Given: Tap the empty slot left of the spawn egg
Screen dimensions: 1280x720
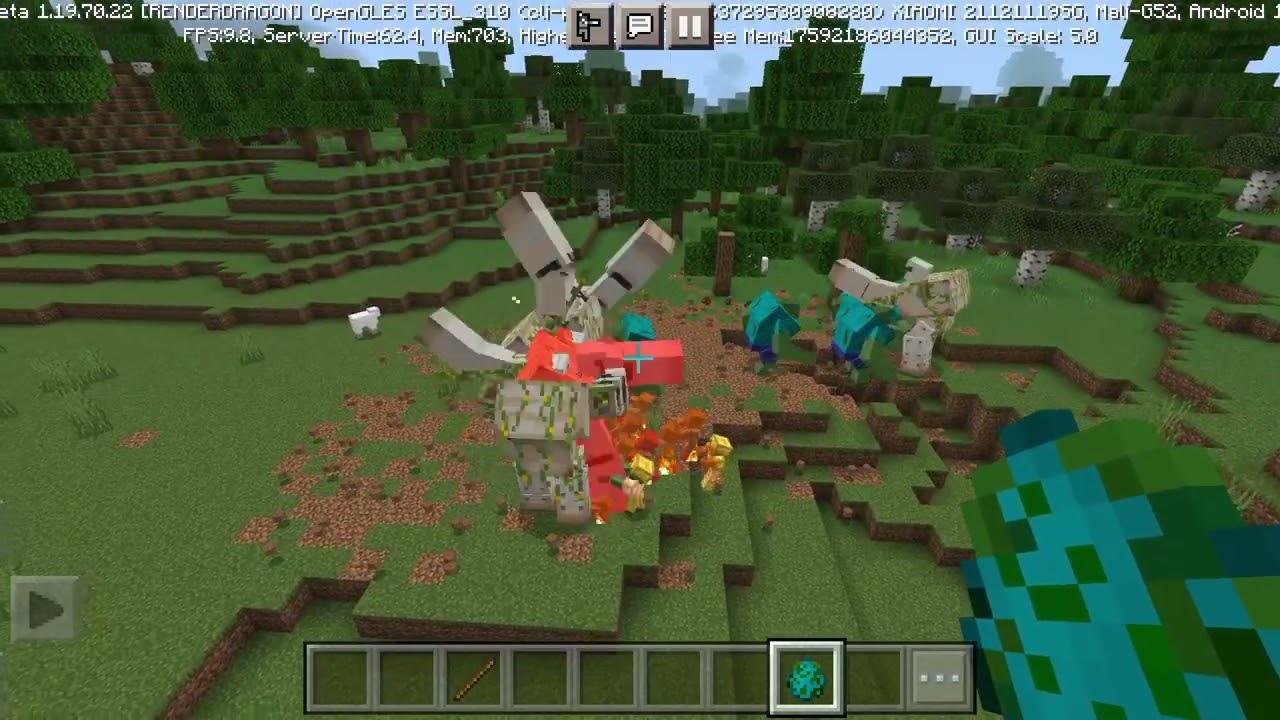Looking at the screenshot, I should pos(741,677).
